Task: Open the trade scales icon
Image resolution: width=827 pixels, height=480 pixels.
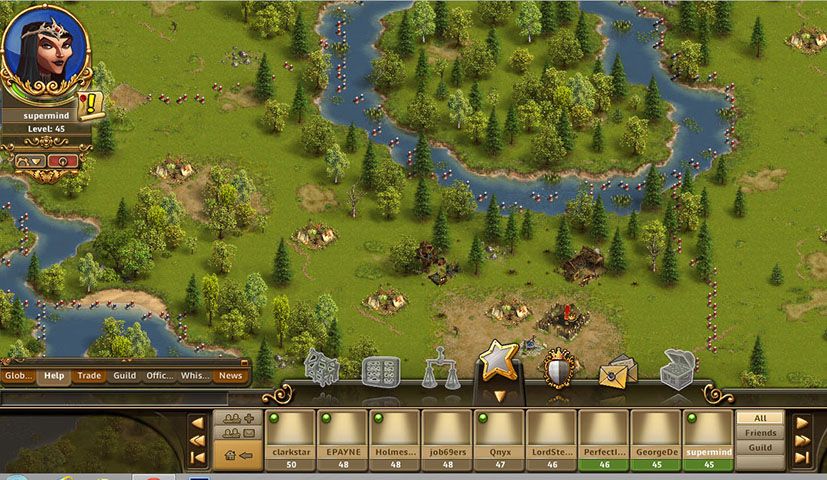Action: pyautogui.click(x=440, y=369)
